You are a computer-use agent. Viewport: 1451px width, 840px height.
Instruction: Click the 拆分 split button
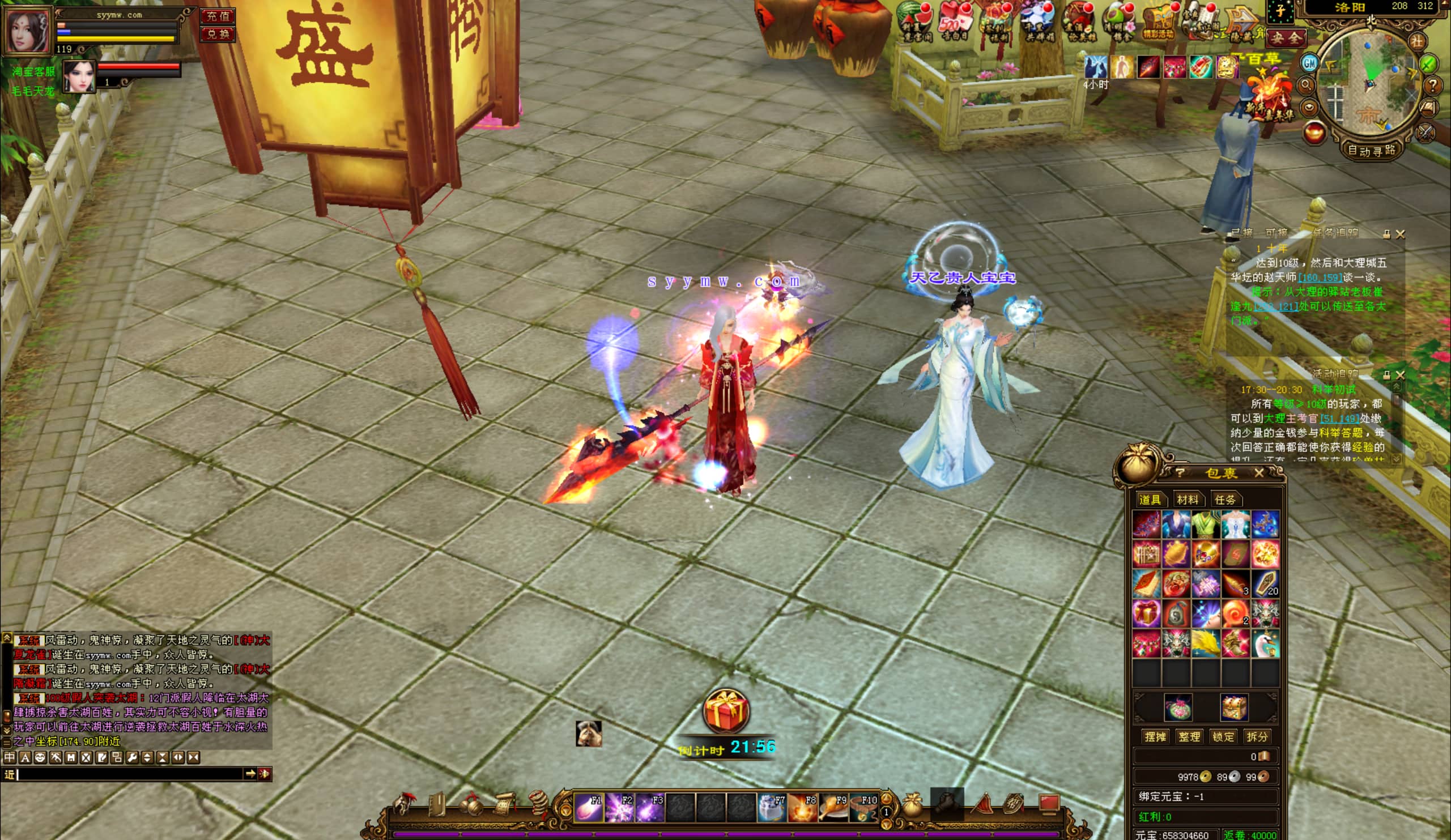tap(1257, 737)
